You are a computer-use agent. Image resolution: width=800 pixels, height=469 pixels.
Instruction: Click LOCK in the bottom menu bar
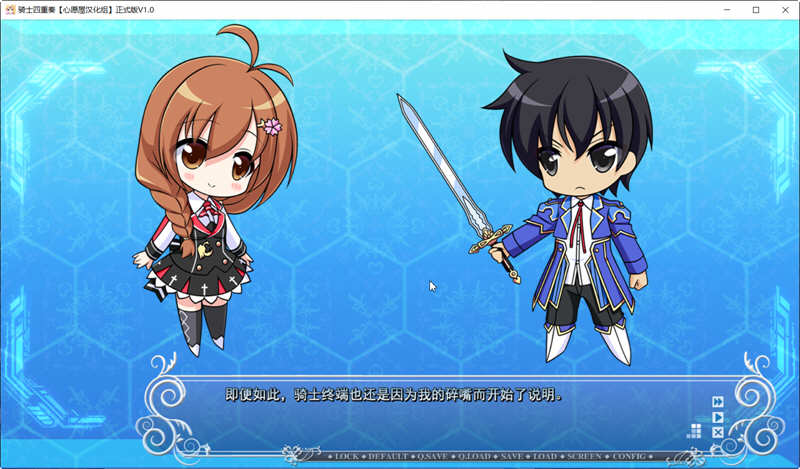(346, 456)
